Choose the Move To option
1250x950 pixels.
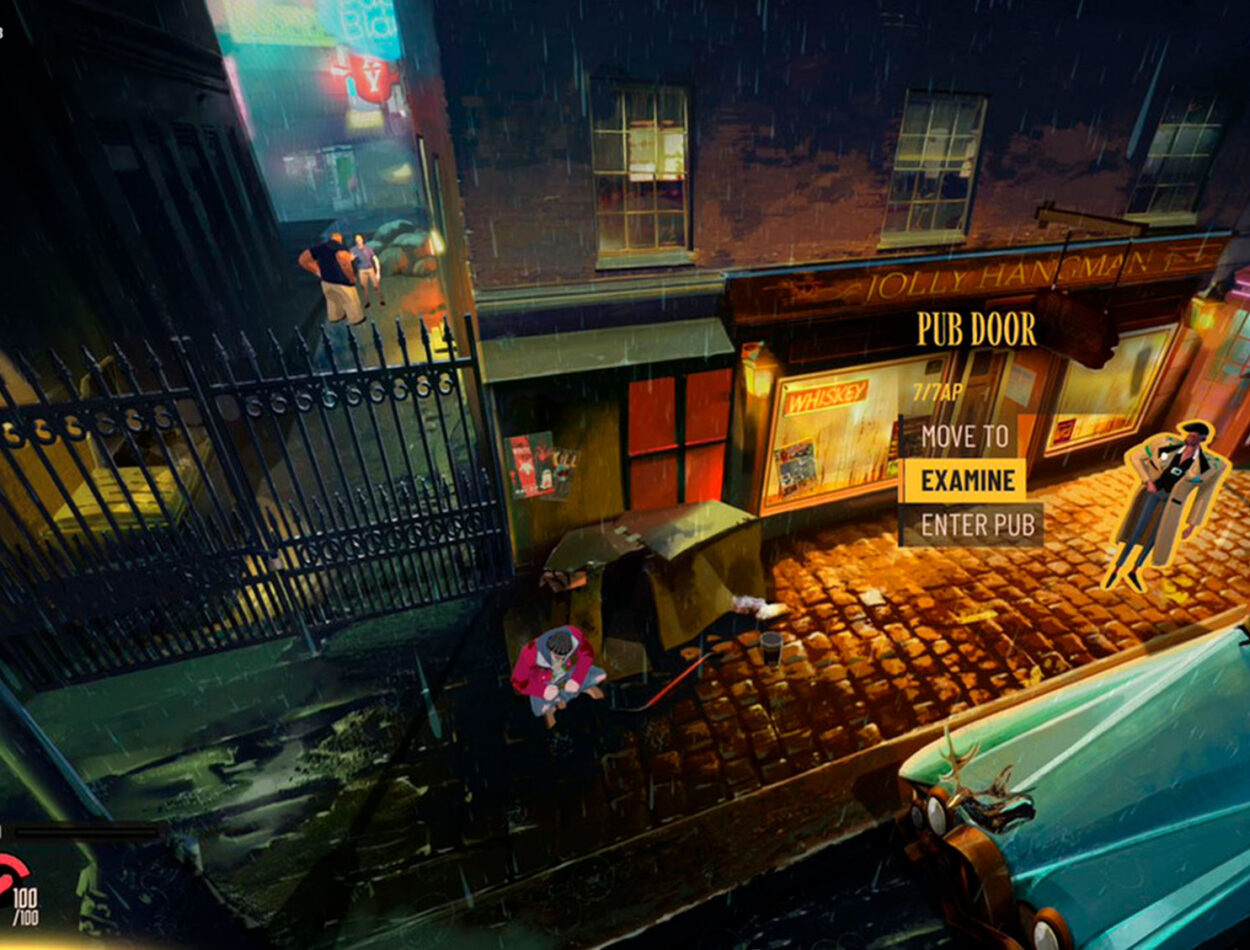[x=964, y=436]
